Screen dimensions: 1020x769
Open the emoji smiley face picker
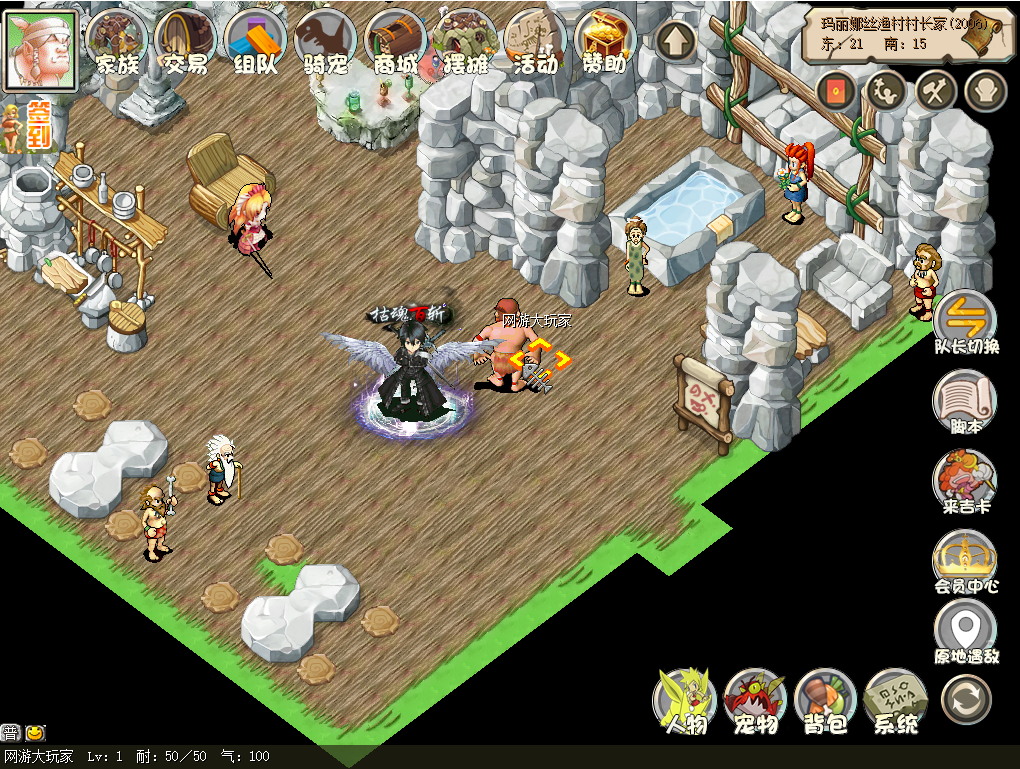tap(34, 732)
